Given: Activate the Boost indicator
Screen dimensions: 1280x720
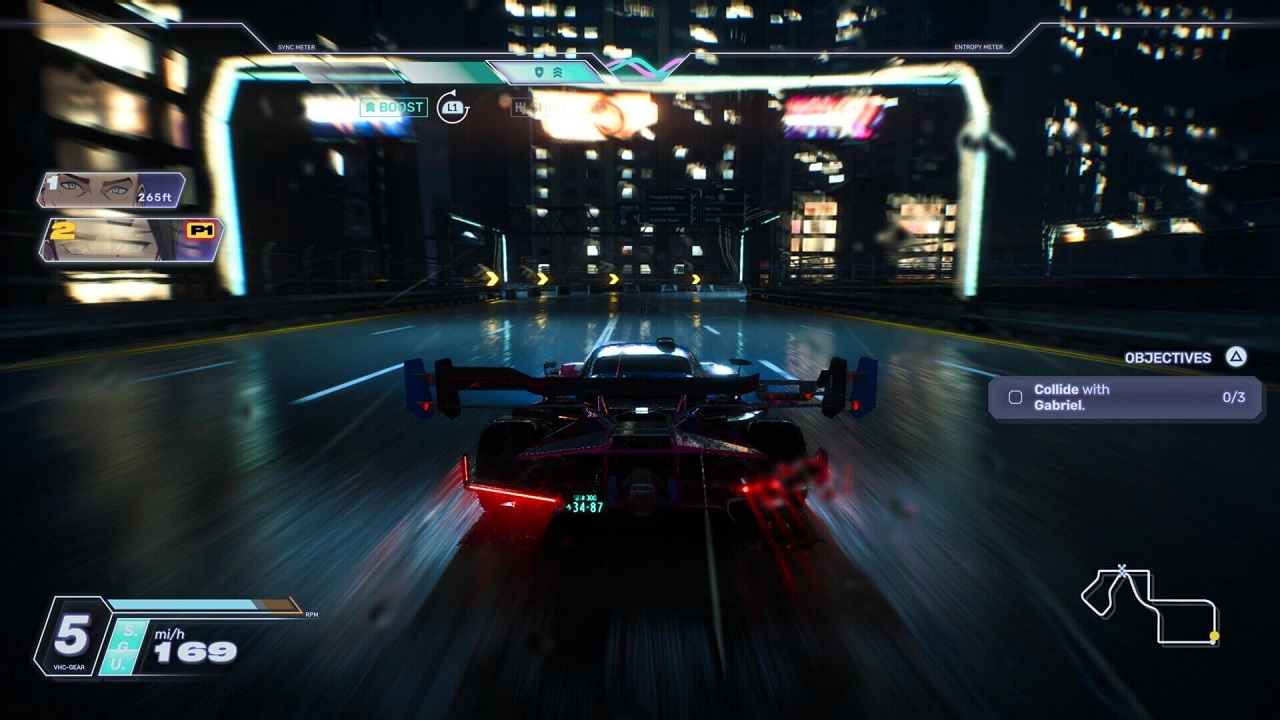Looking at the screenshot, I should 394,107.
